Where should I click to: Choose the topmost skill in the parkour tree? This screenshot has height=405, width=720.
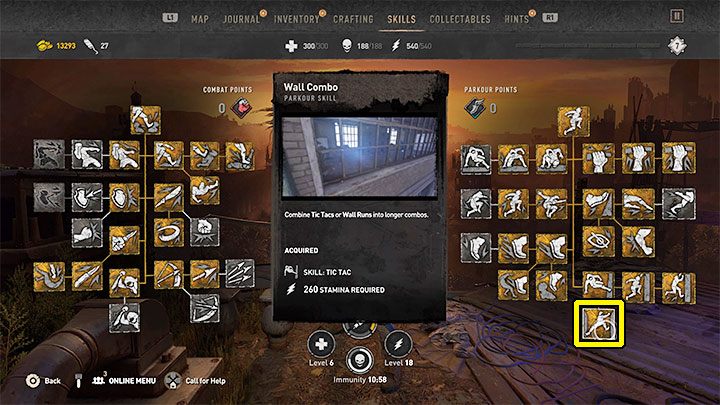574,121
